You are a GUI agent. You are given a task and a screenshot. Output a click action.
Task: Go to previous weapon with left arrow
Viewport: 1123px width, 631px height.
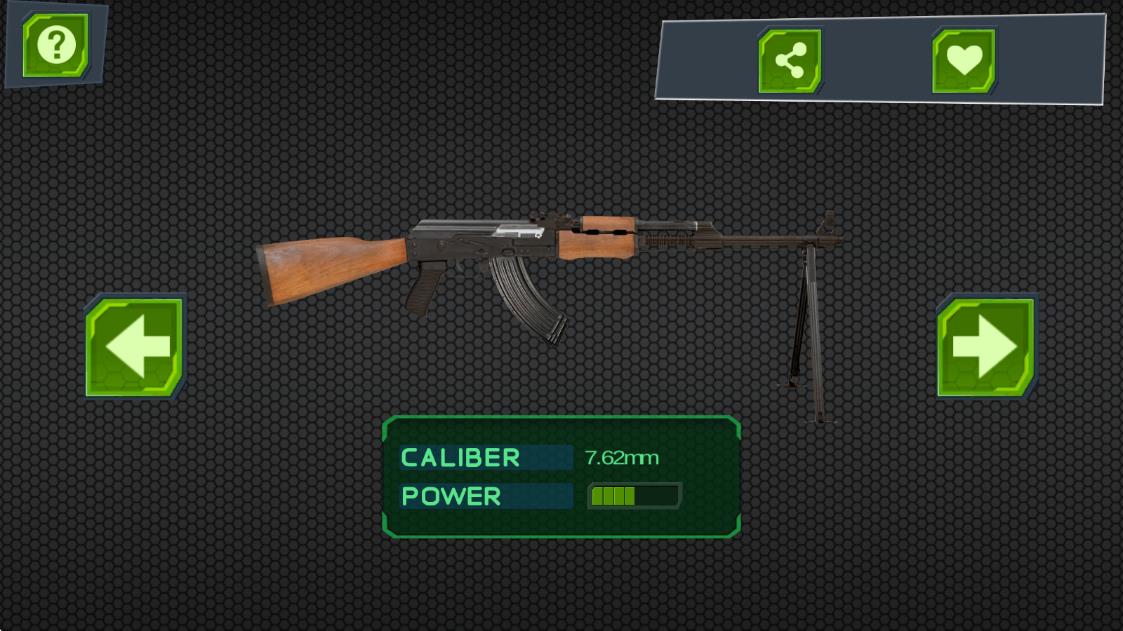135,346
